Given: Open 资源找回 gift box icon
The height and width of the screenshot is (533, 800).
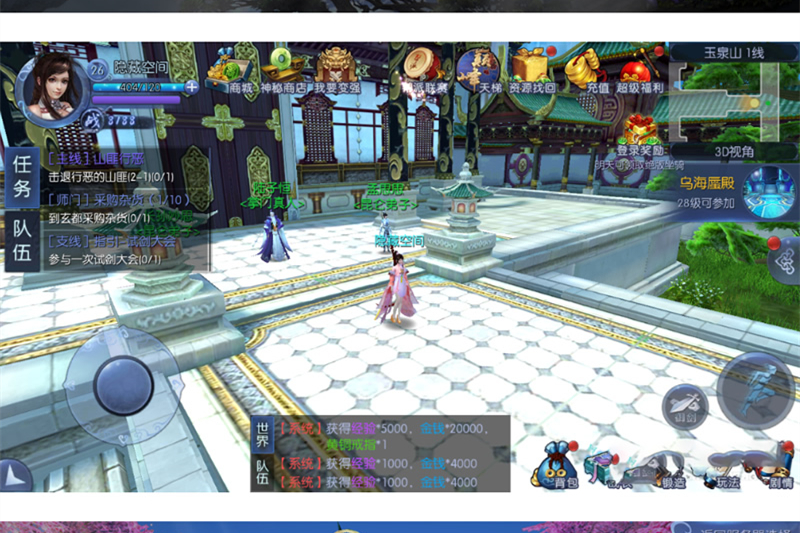Looking at the screenshot, I should pos(530,70).
